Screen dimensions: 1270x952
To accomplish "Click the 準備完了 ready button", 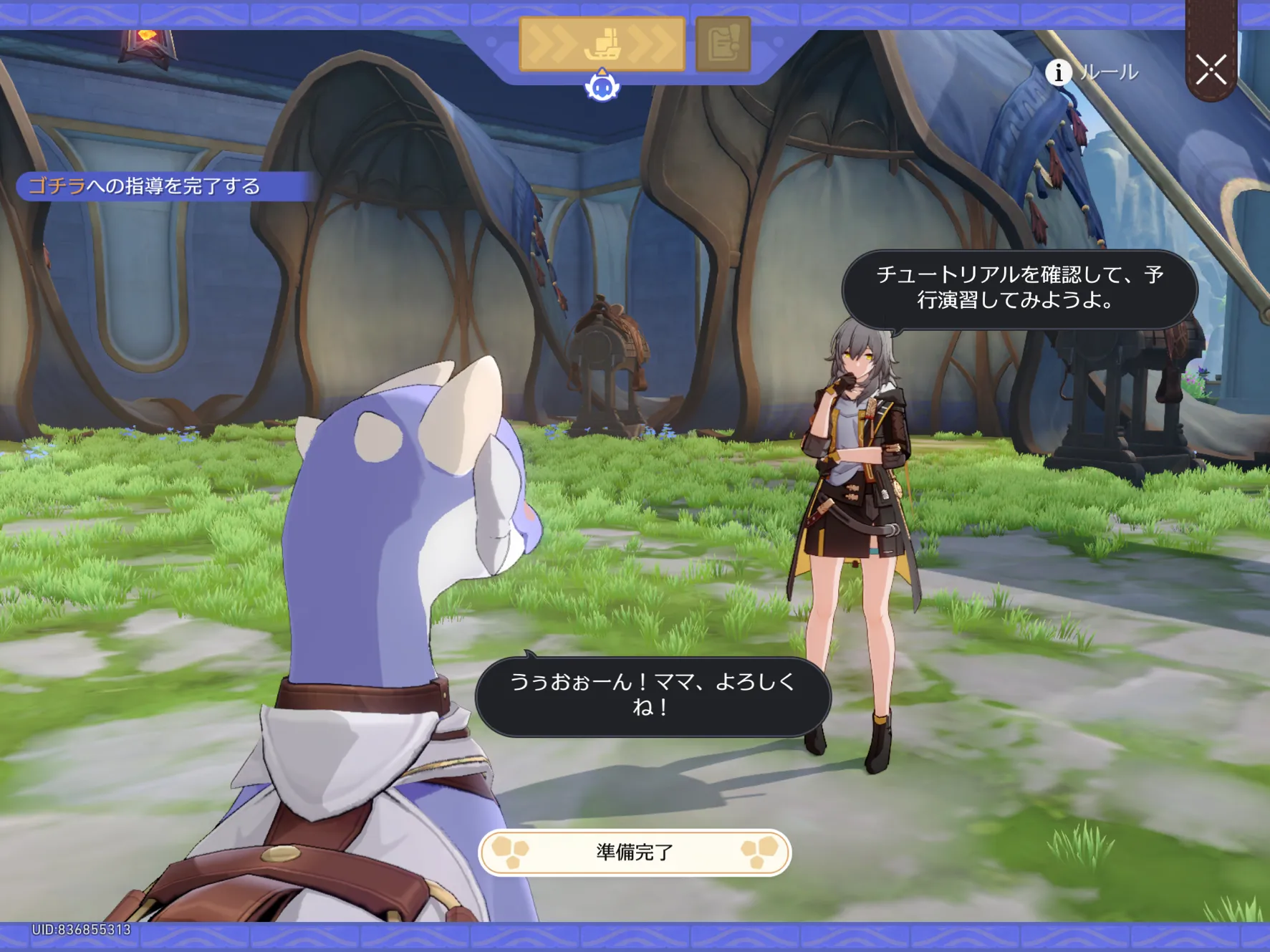I will click(x=635, y=852).
